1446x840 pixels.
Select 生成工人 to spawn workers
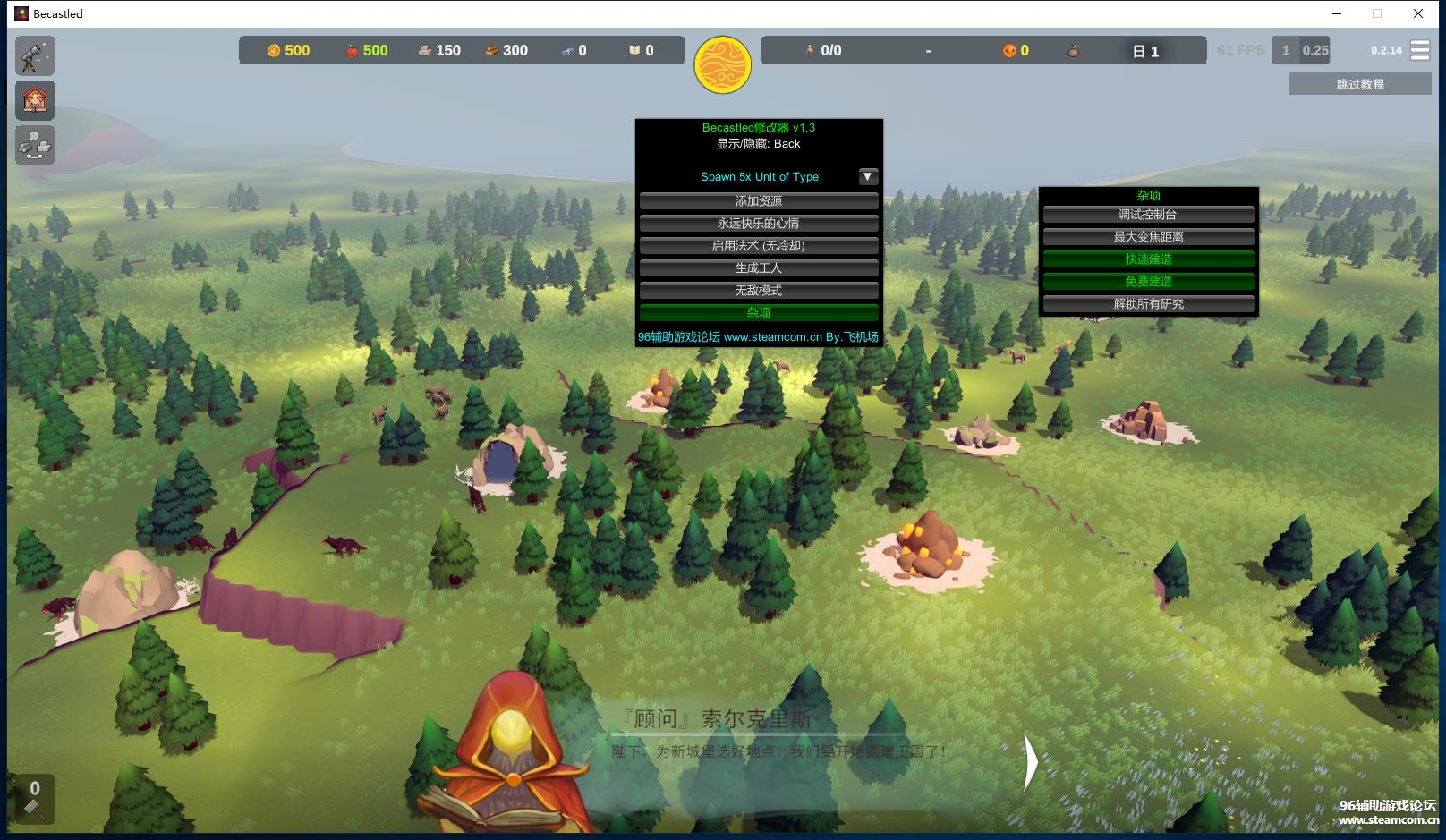758,268
